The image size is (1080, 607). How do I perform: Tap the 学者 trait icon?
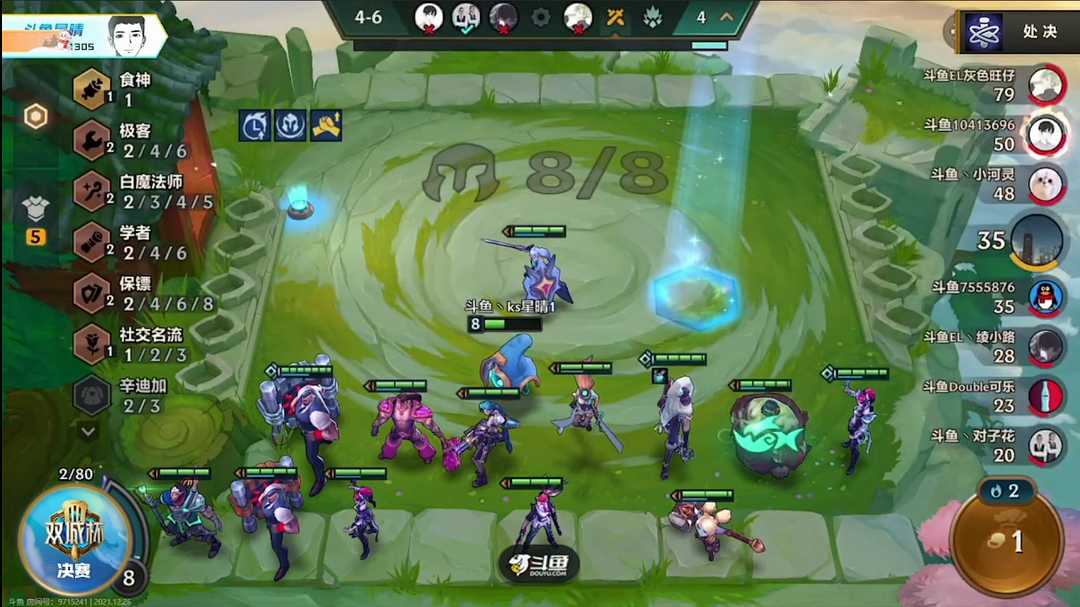(92, 241)
